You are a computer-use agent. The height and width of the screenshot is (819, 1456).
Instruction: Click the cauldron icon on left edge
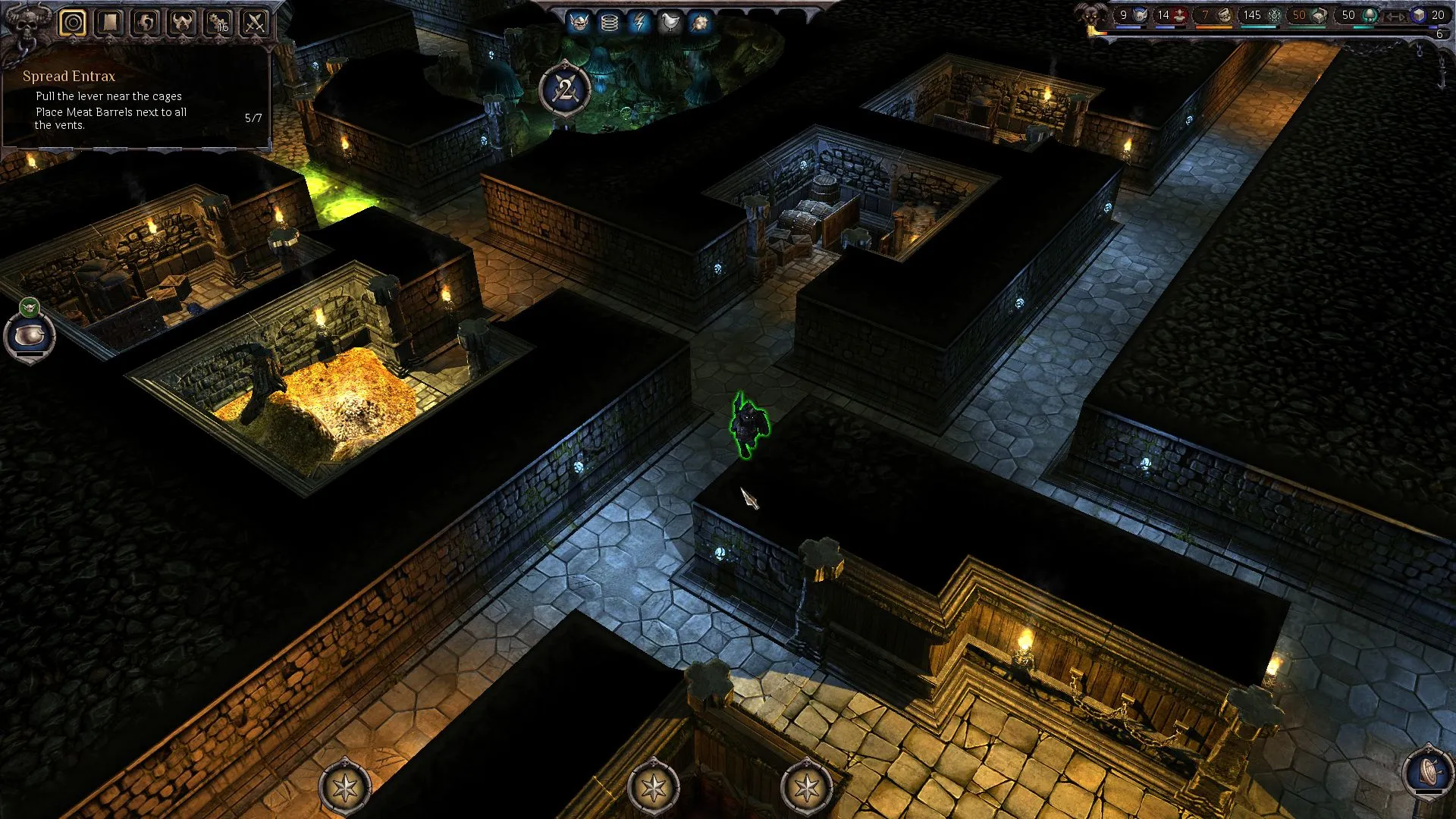[x=30, y=336]
